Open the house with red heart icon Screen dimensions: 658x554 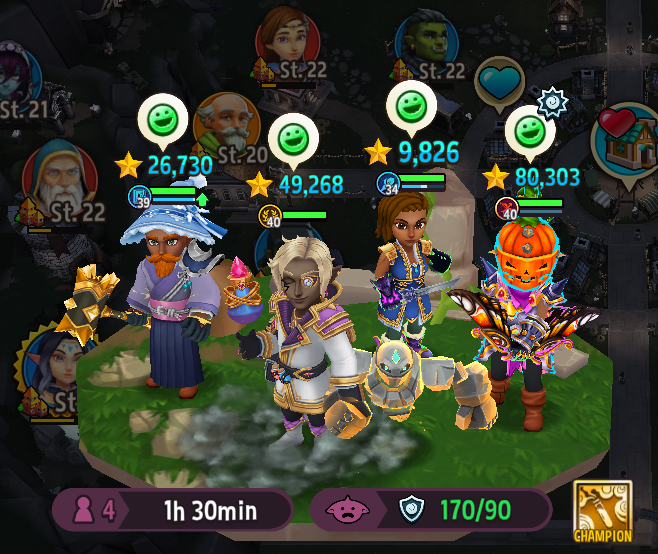(x=627, y=140)
